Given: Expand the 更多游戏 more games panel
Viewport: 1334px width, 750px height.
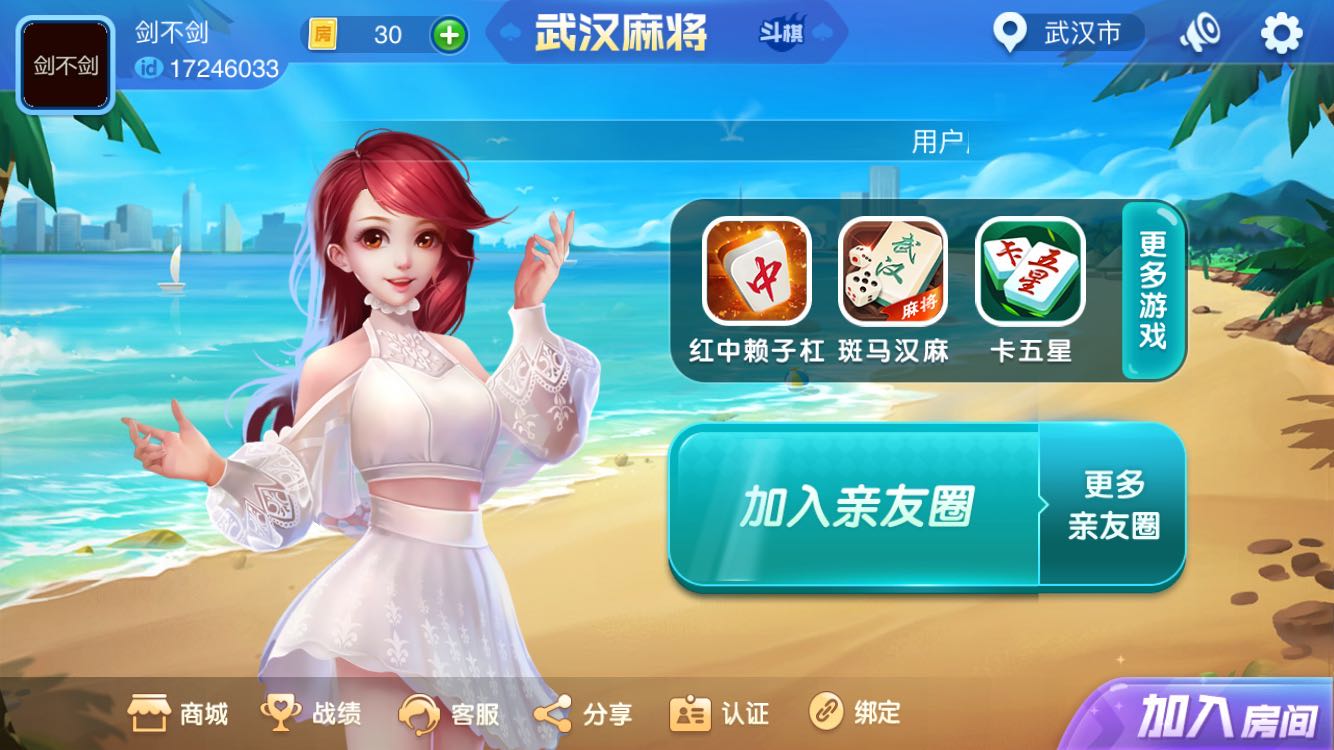Looking at the screenshot, I should click(x=1150, y=290).
